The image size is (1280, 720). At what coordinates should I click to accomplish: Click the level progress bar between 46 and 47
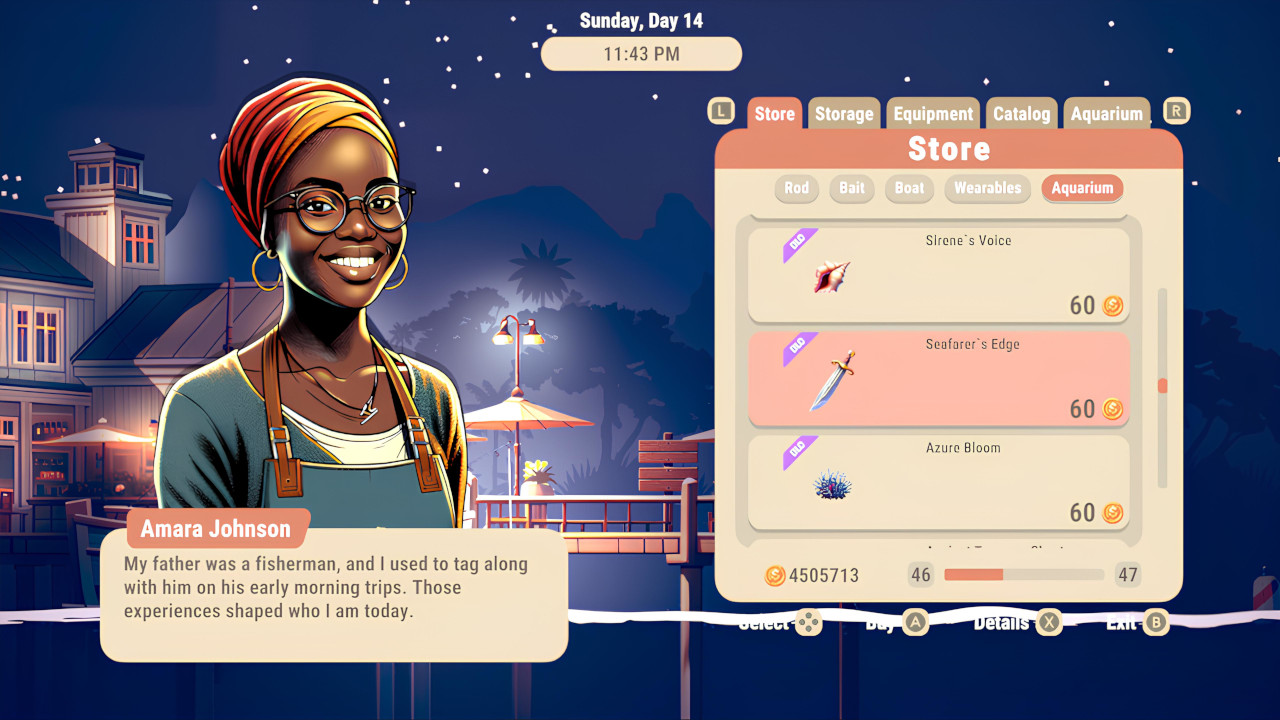click(x=1022, y=575)
